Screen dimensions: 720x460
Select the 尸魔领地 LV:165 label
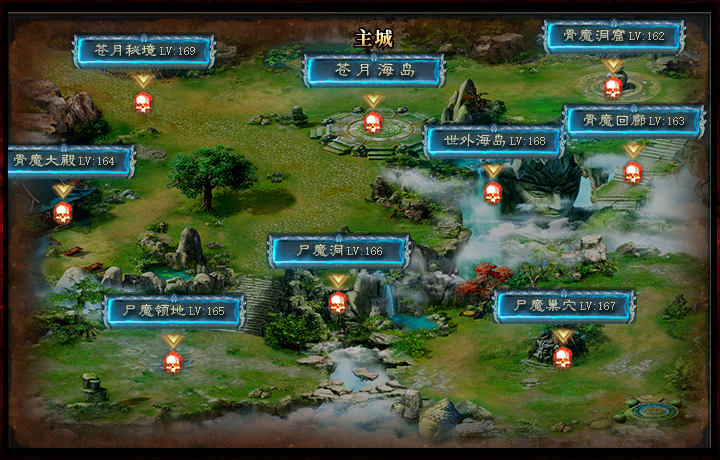pos(174,311)
